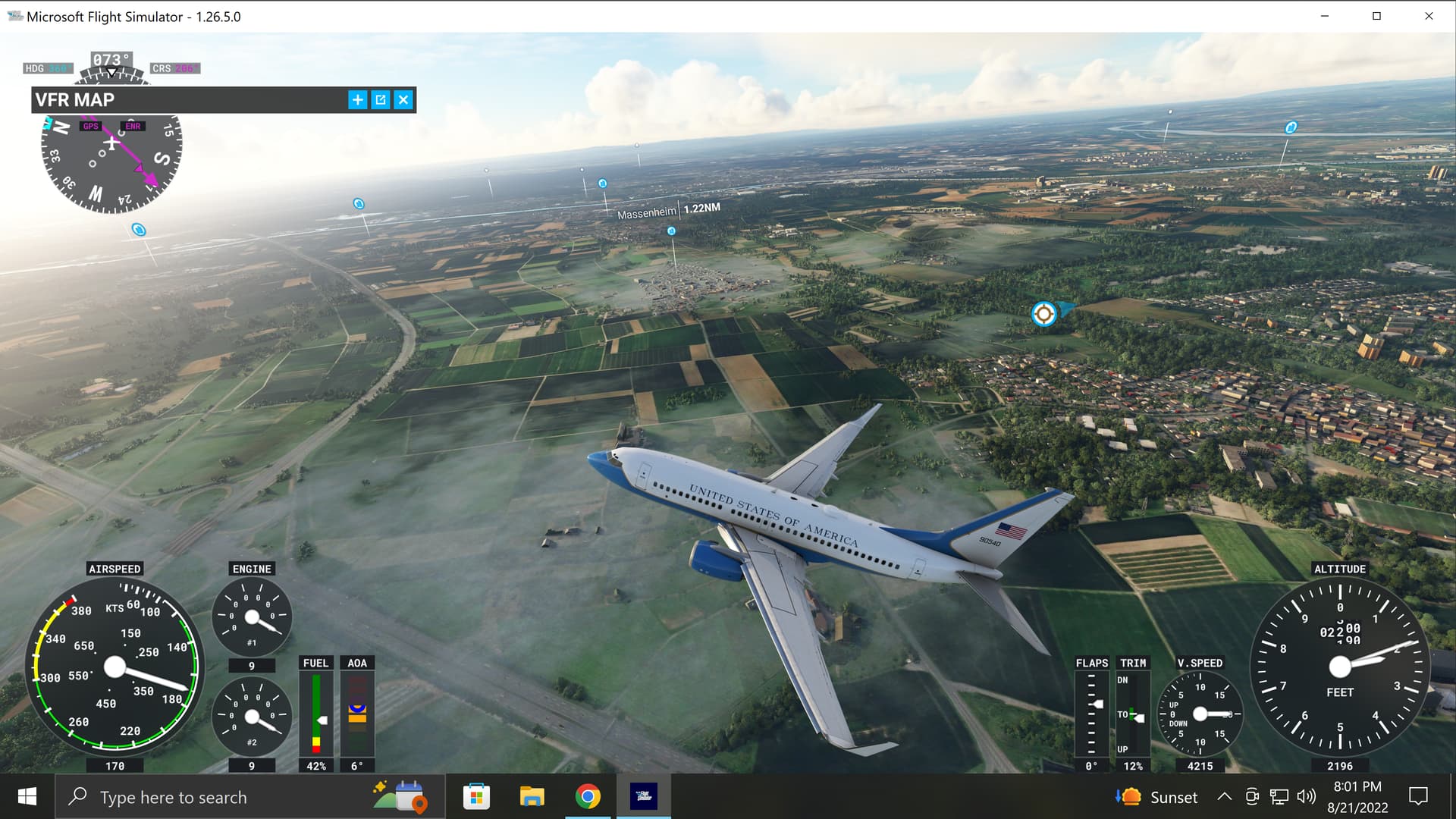Open the volume control in the system tray
The height and width of the screenshot is (819, 1456).
pyautogui.click(x=1307, y=797)
